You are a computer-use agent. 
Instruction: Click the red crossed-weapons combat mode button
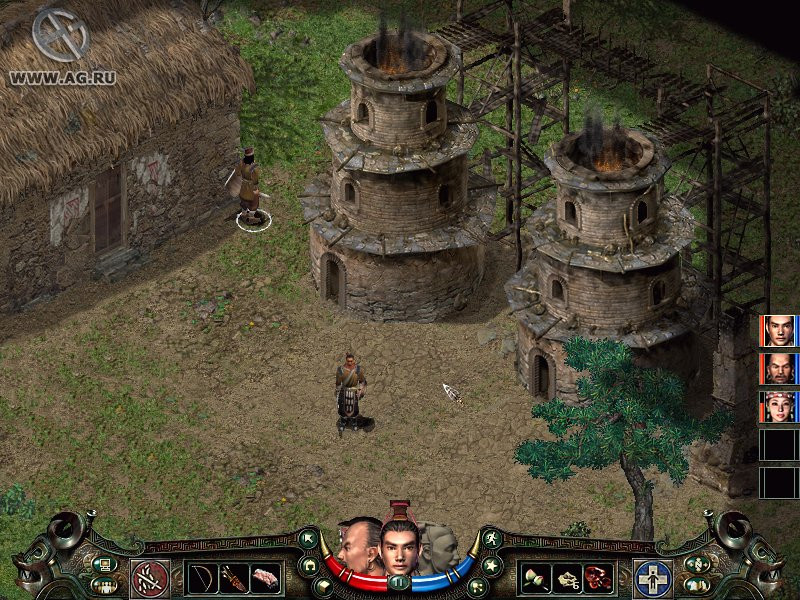click(x=151, y=578)
